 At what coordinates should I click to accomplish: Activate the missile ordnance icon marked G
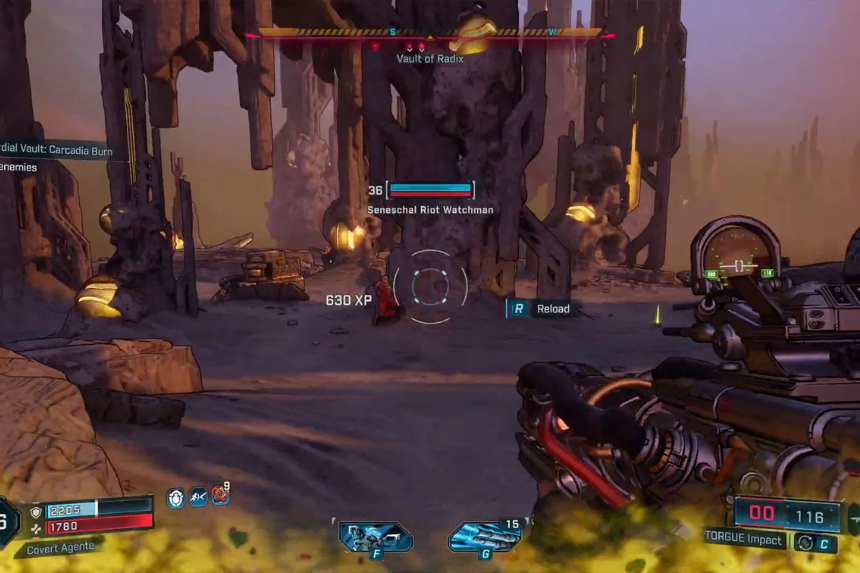click(484, 537)
